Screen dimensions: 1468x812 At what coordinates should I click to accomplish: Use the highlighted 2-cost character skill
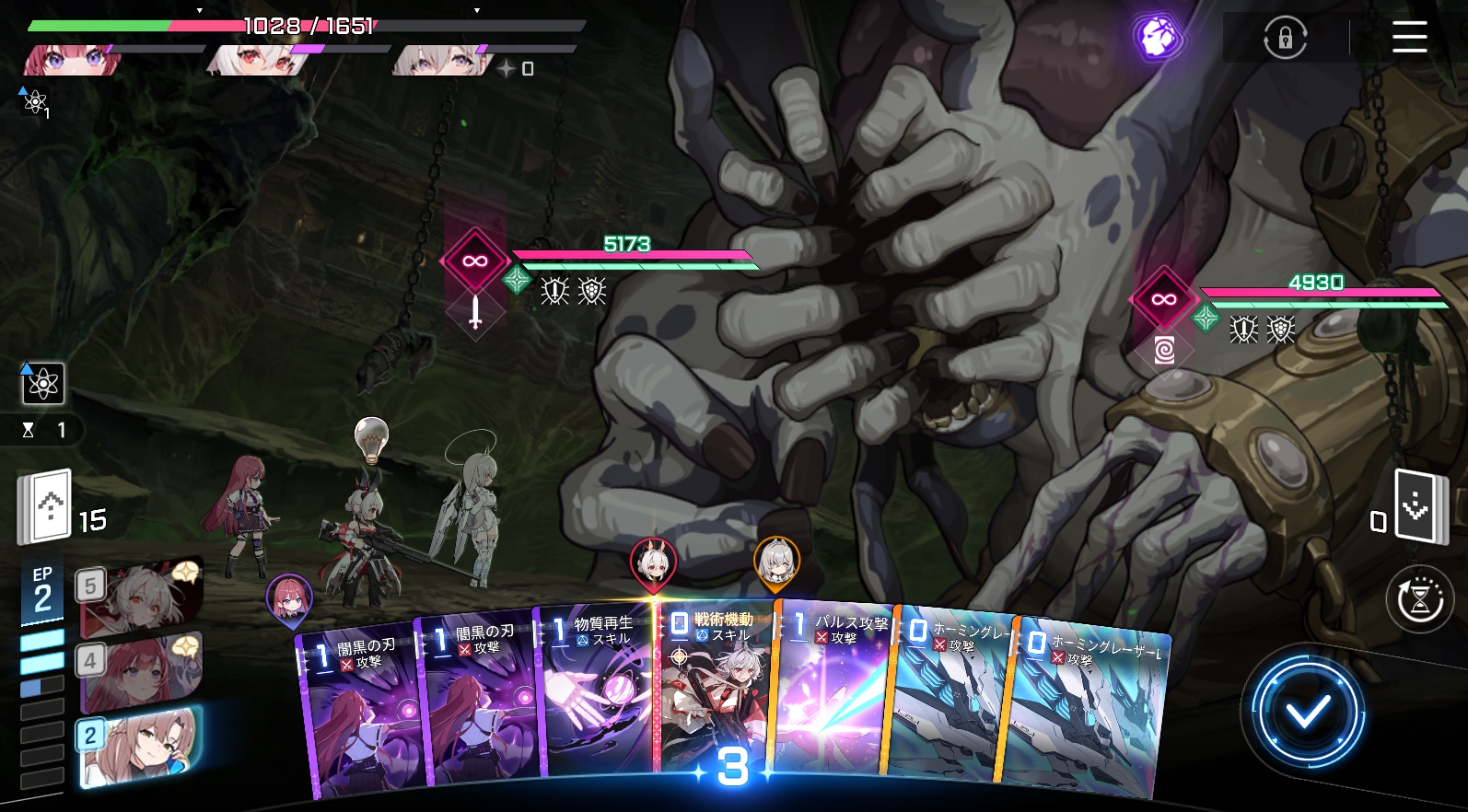140,747
